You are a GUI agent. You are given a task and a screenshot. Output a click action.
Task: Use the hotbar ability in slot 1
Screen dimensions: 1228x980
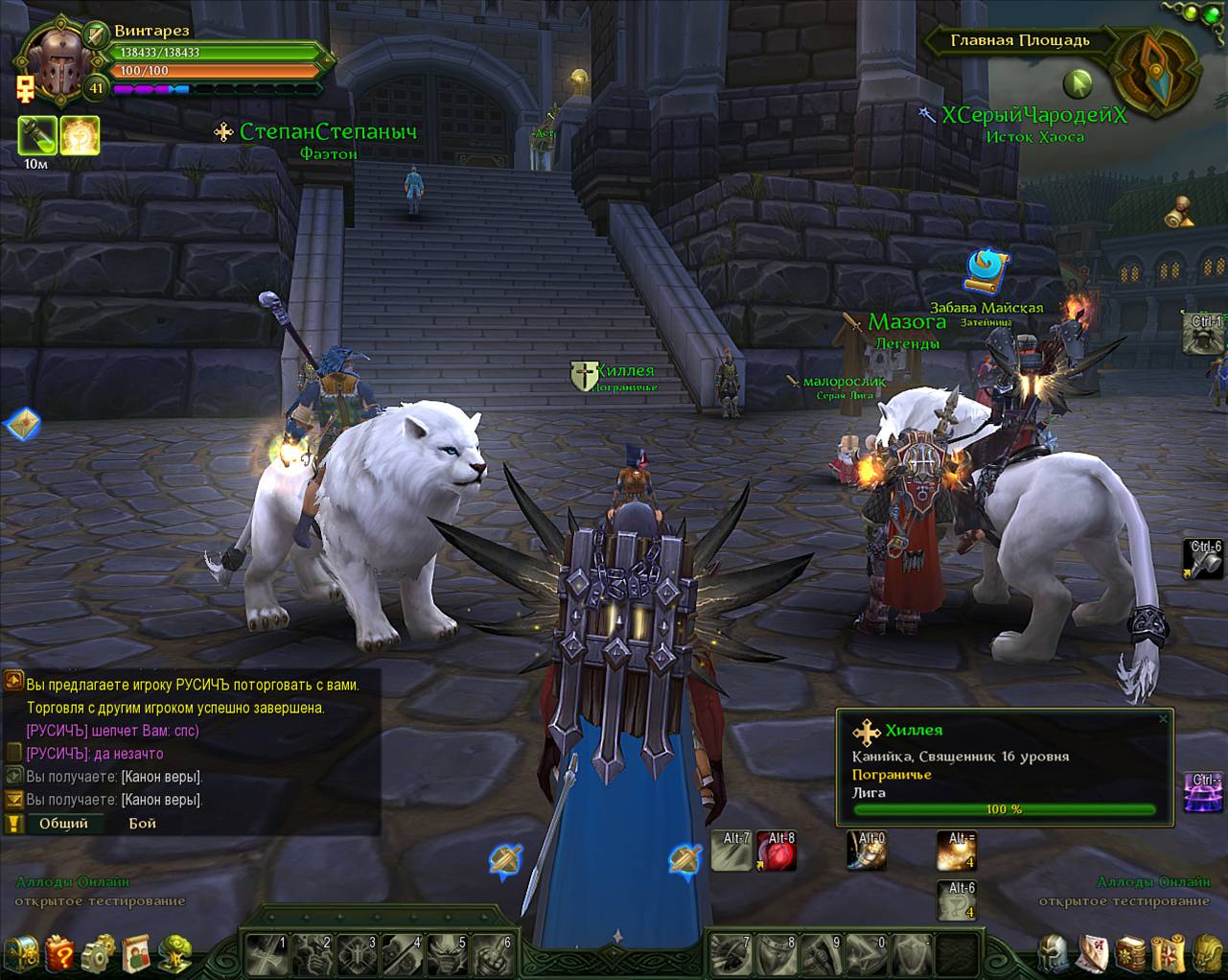[x=267, y=953]
